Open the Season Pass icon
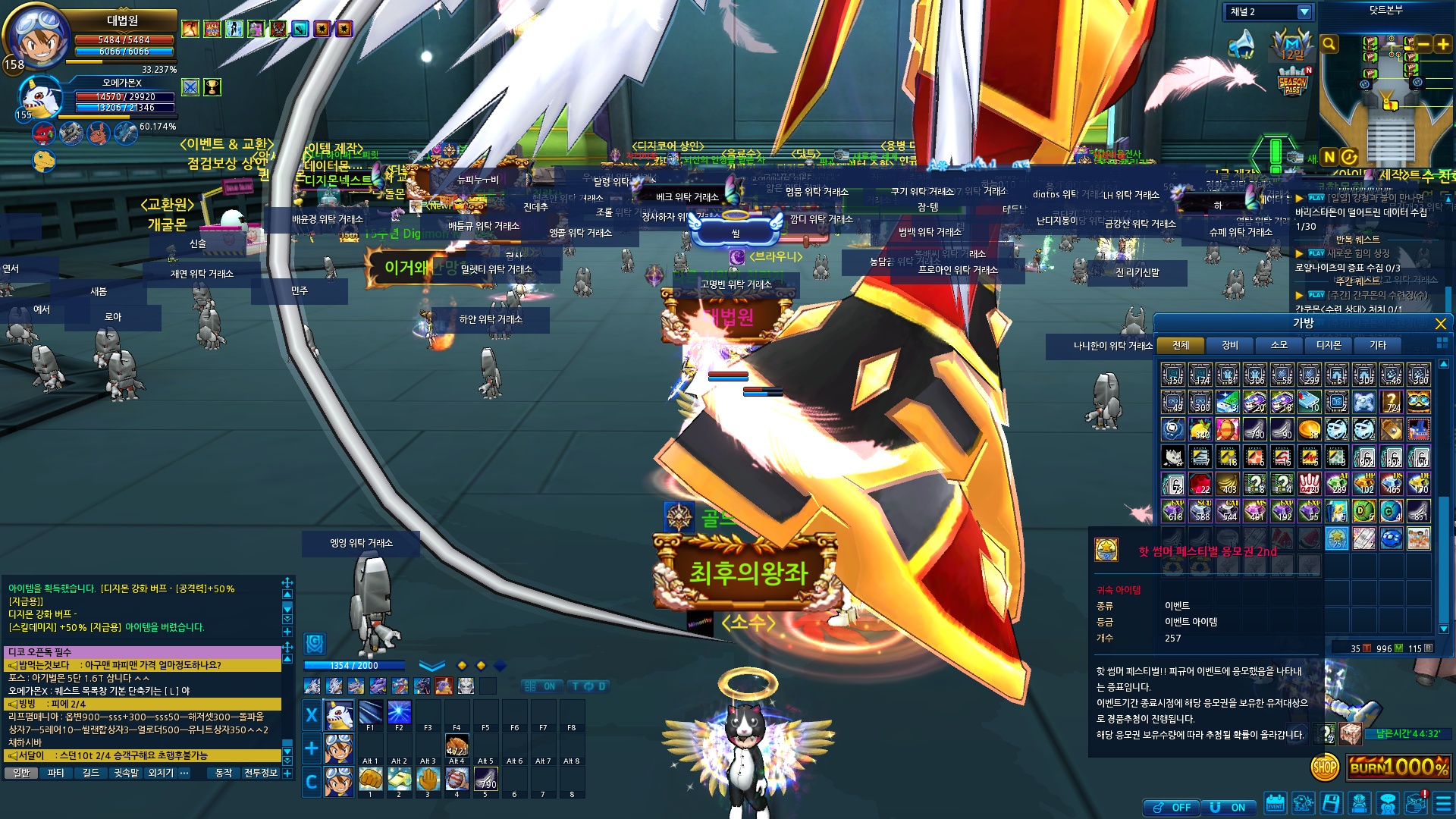1456x819 pixels. (x=1292, y=83)
